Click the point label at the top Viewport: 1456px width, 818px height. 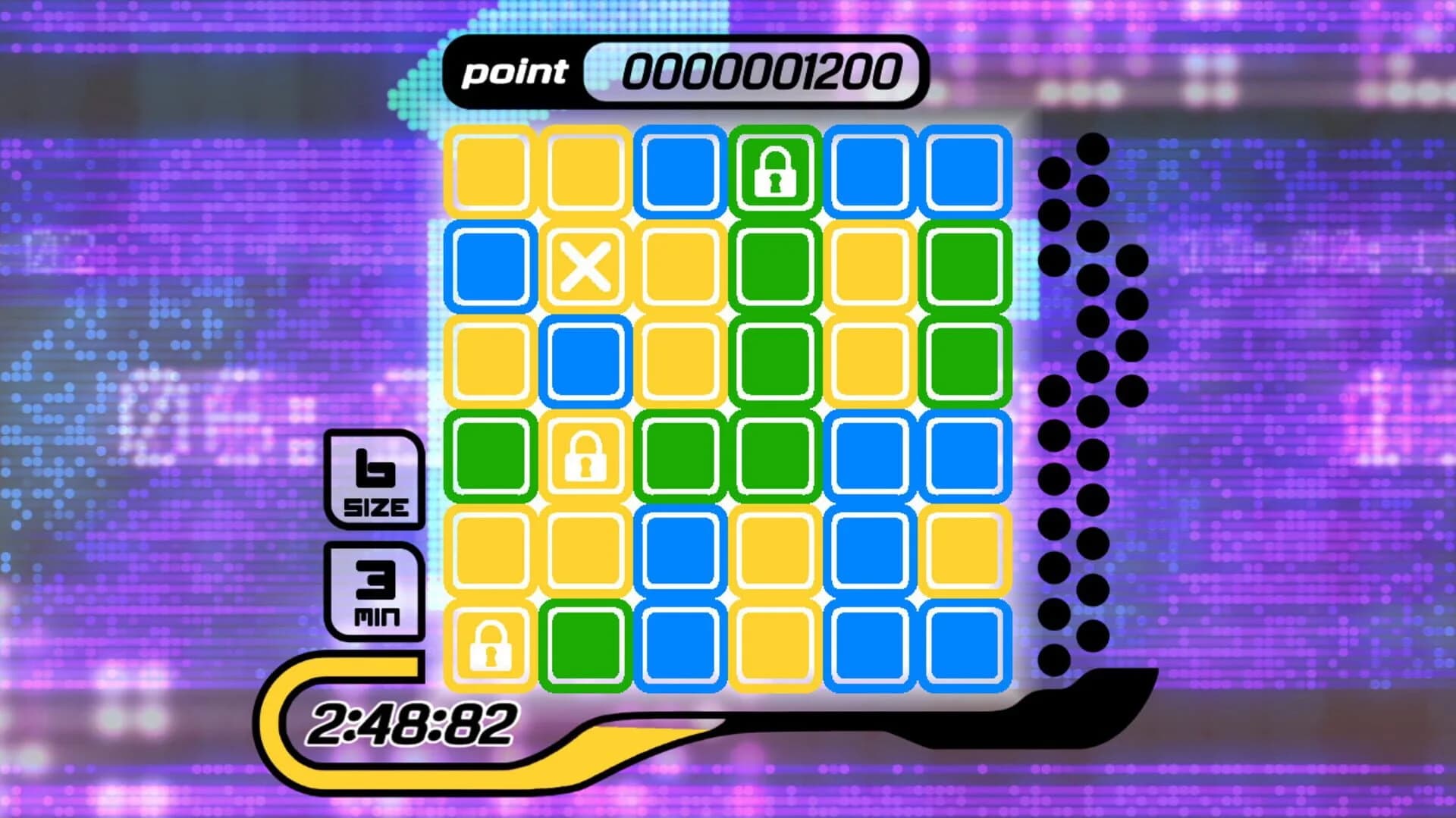(x=516, y=72)
